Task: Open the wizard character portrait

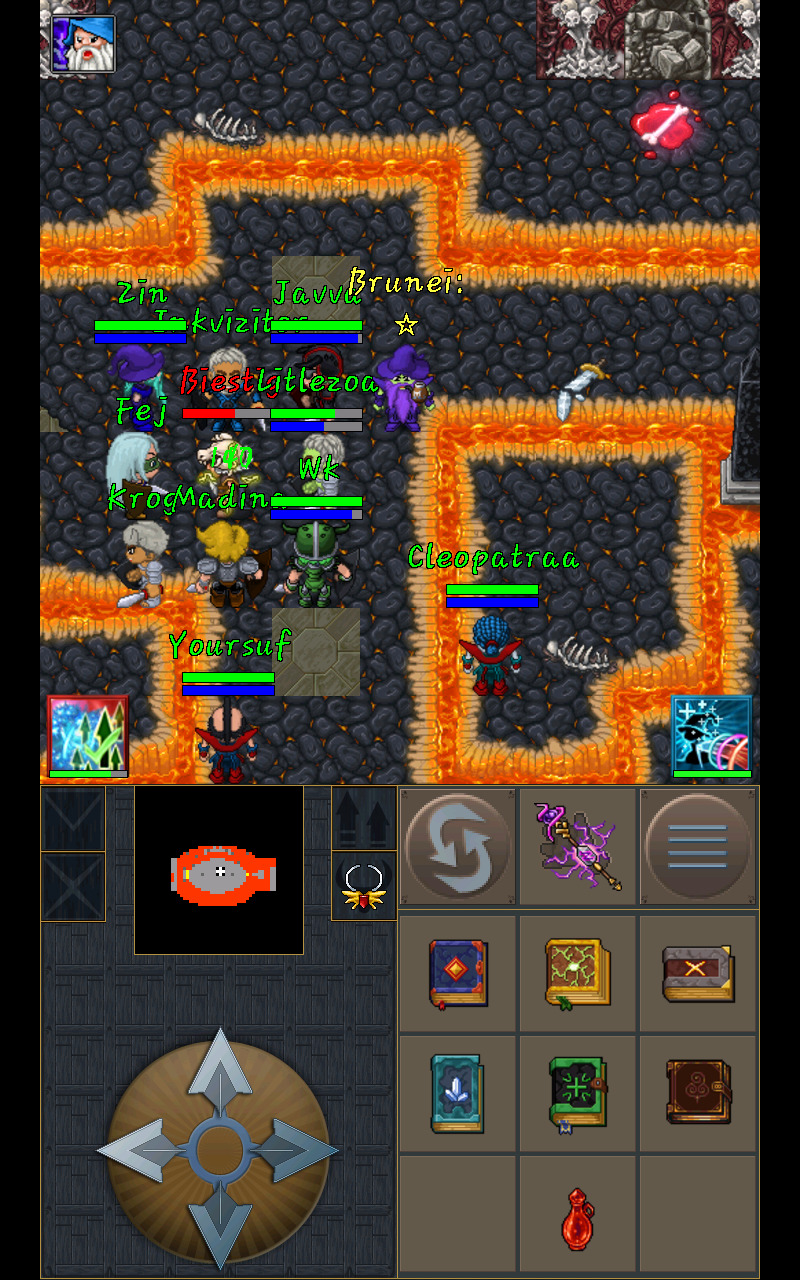Action: point(84,43)
